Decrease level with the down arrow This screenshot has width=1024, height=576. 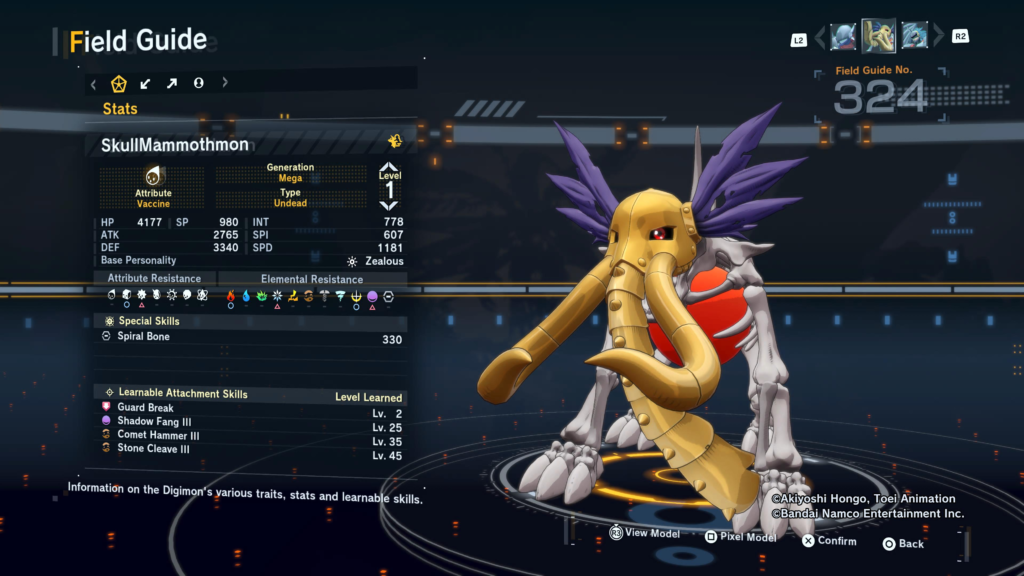coord(389,204)
